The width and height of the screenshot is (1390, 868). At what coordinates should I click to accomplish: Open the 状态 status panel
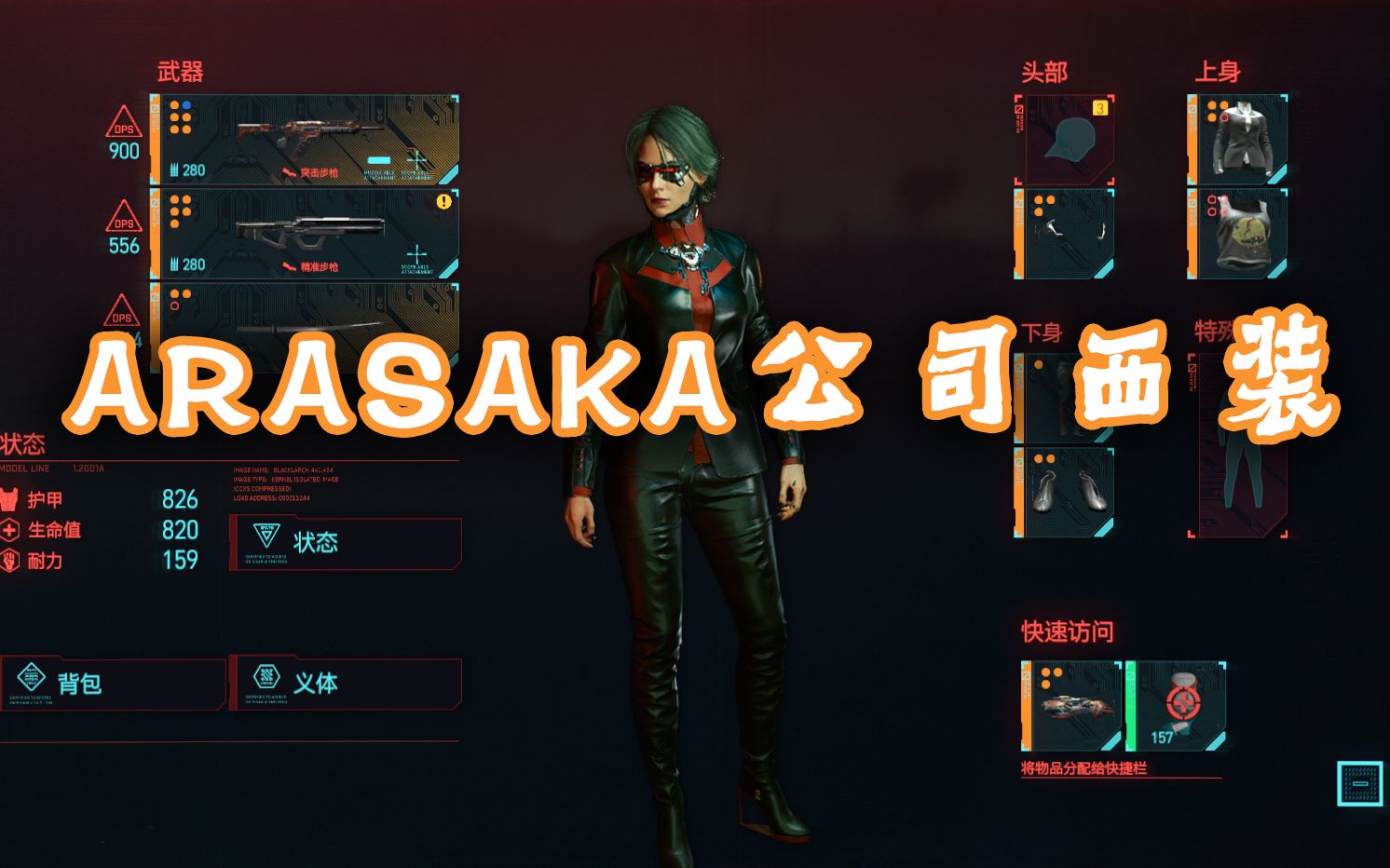[x=345, y=542]
